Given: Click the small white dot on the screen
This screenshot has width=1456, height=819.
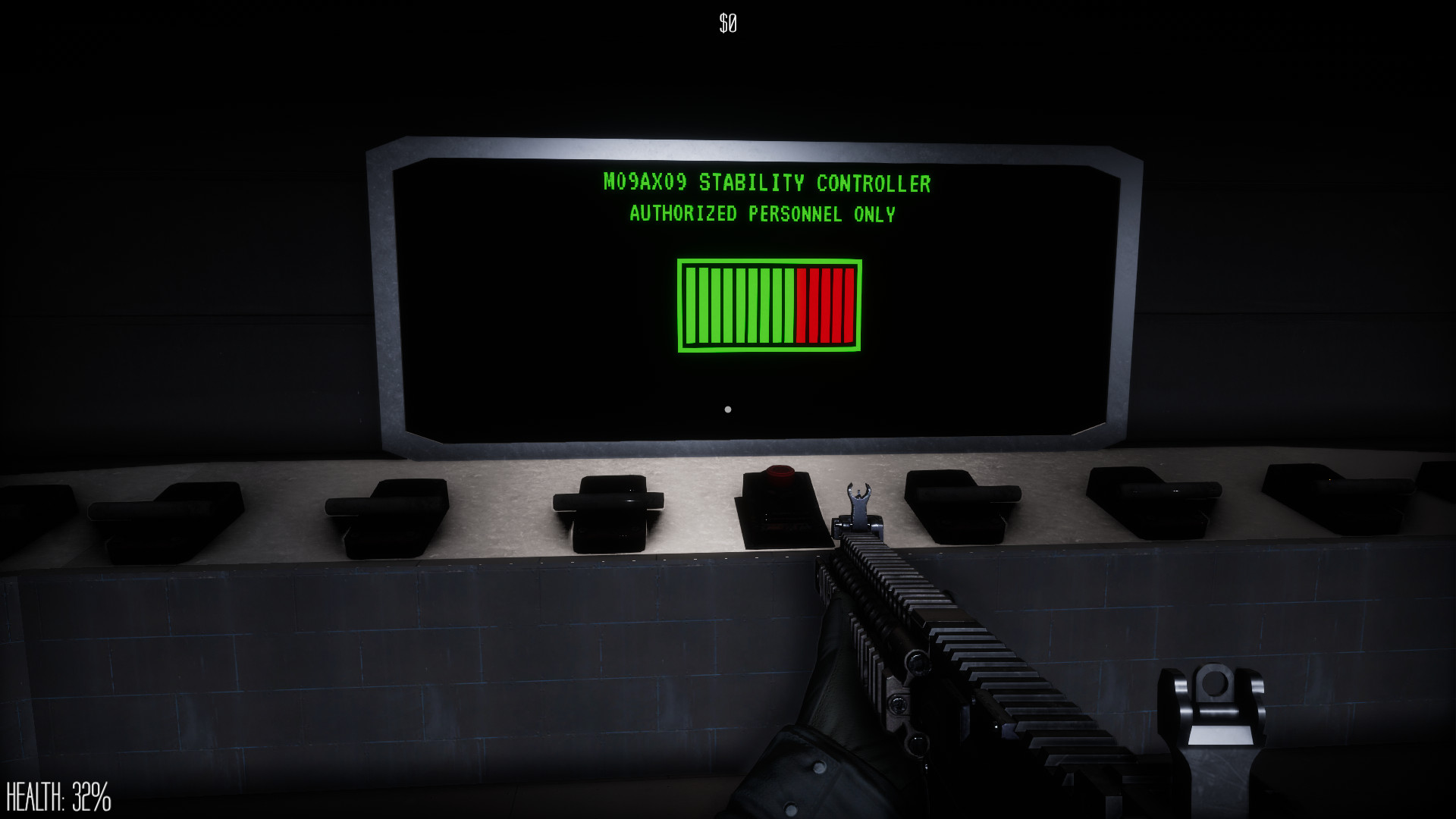Looking at the screenshot, I should pyautogui.click(x=727, y=409).
